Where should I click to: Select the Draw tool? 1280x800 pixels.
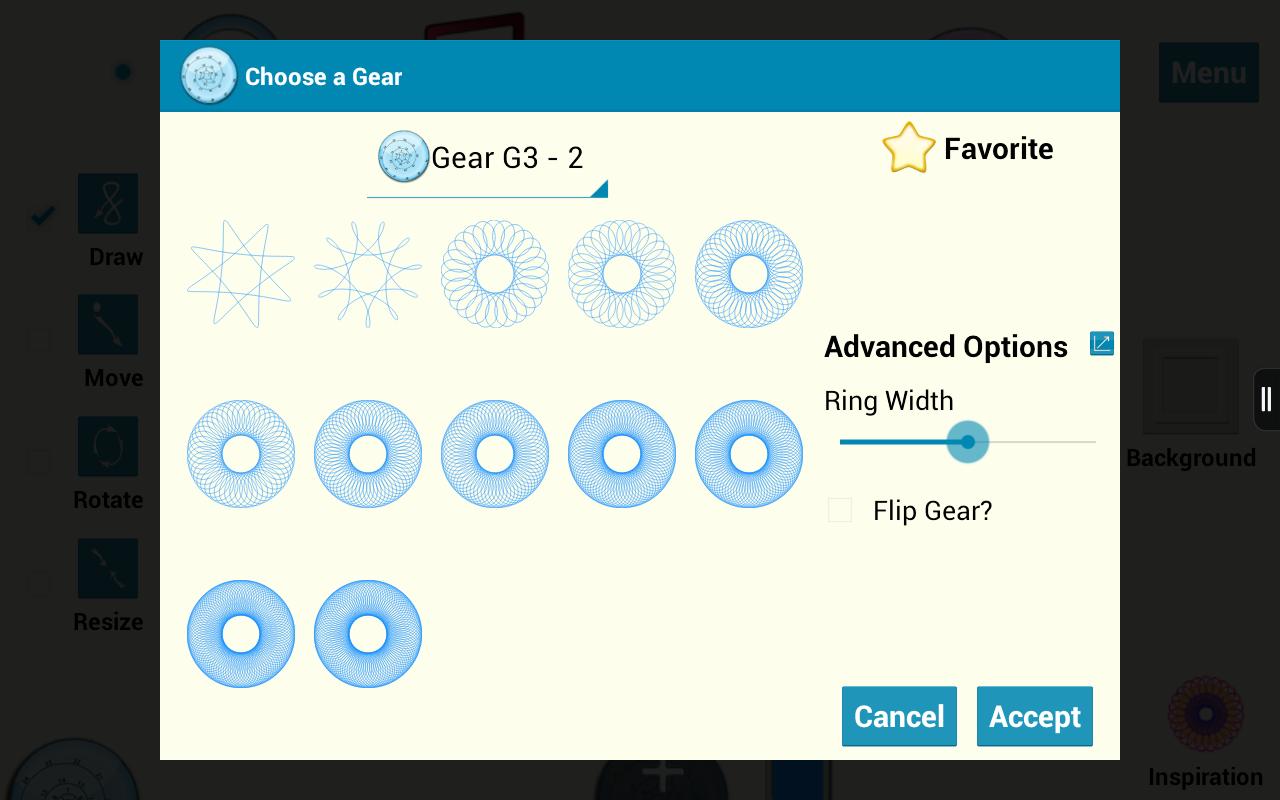pos(107,204)
